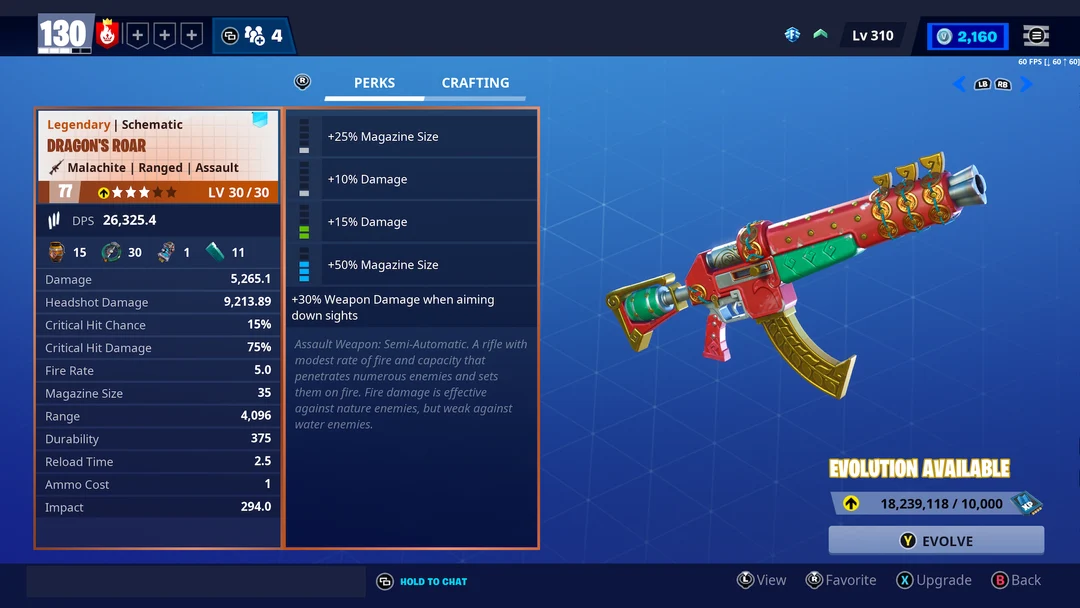Select the +10% Damage perk

point(412,180)
